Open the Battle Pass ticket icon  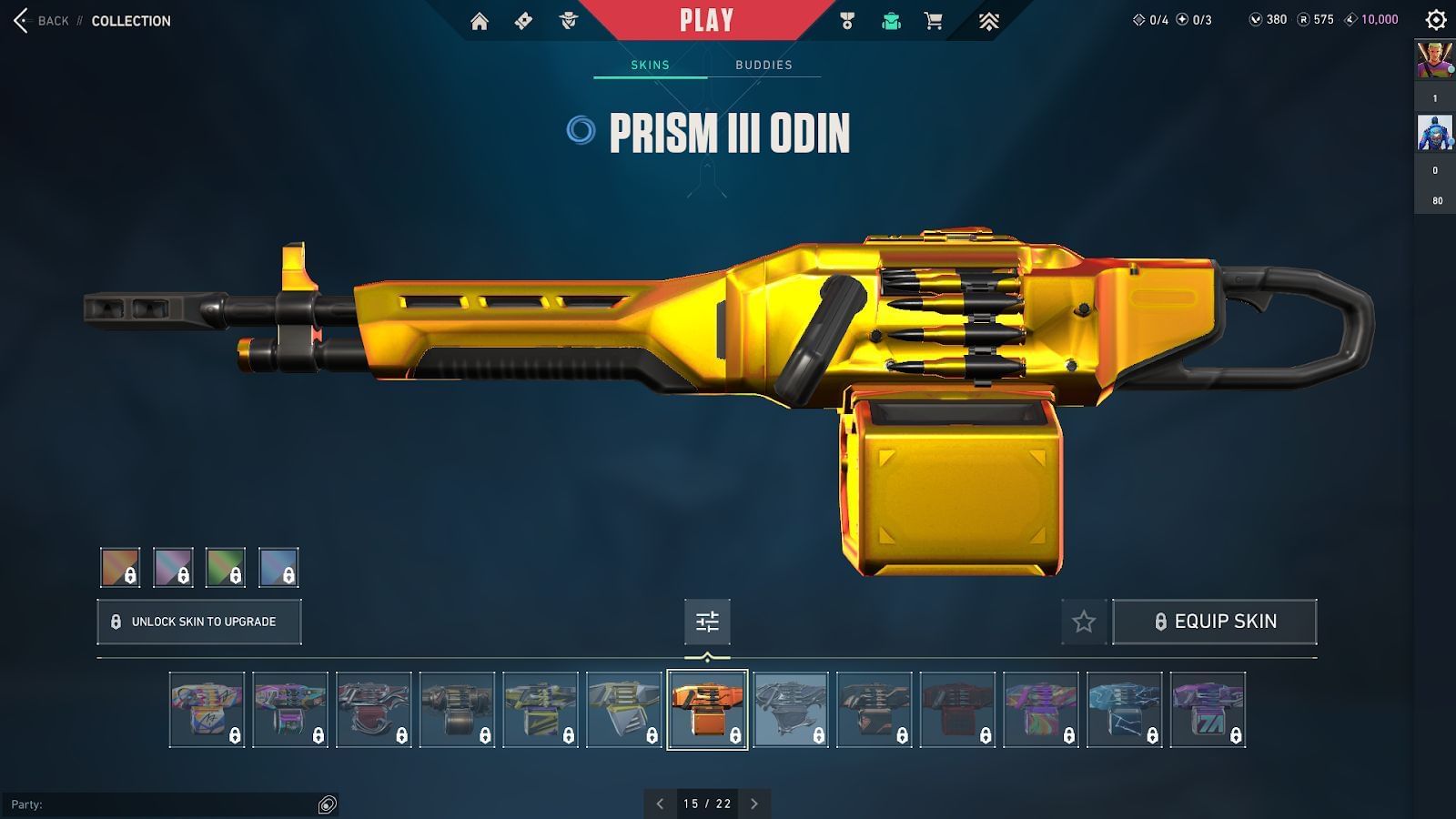[x=524, y=20]
